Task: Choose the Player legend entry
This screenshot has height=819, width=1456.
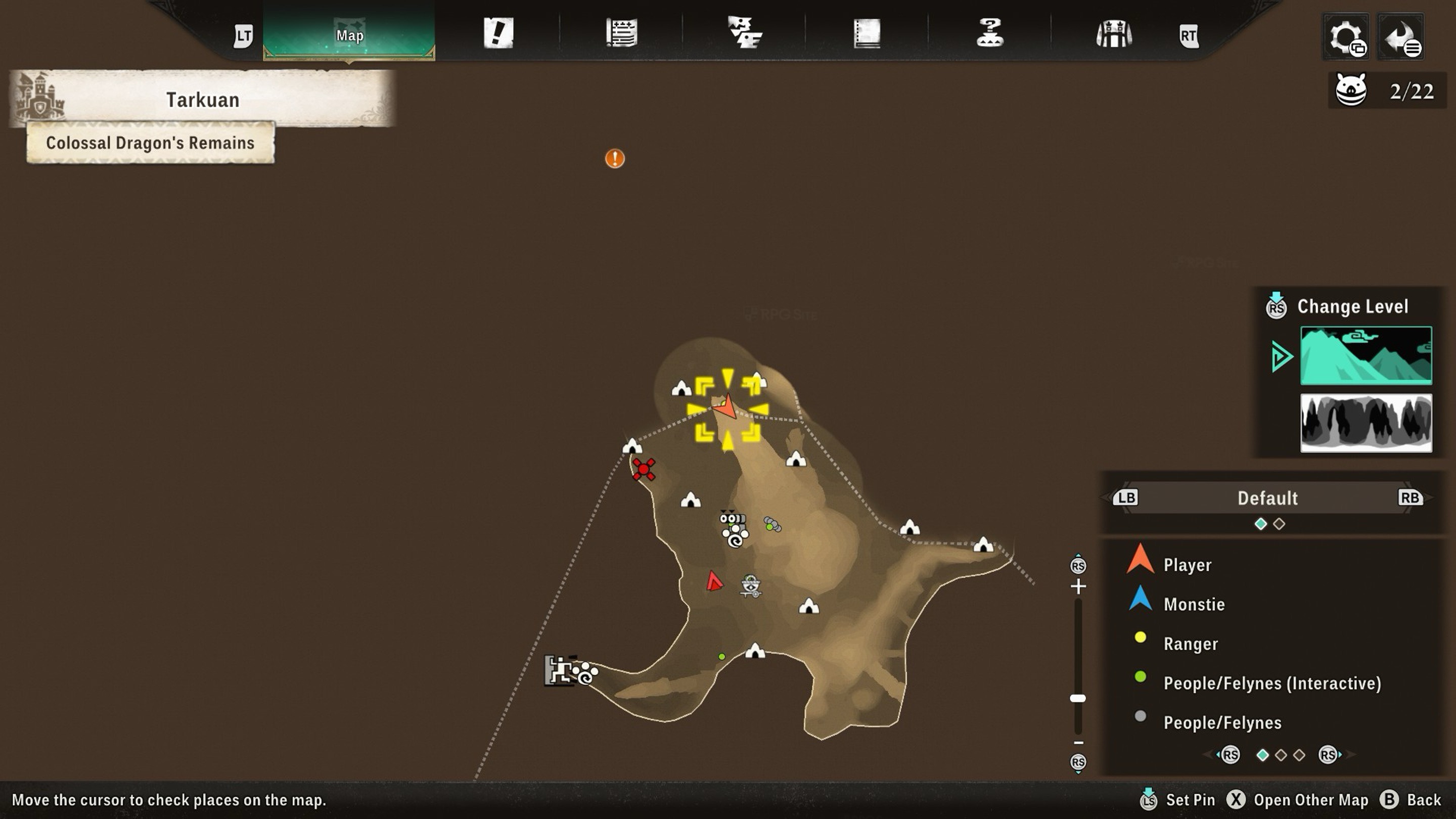Action: point(1187,565)
